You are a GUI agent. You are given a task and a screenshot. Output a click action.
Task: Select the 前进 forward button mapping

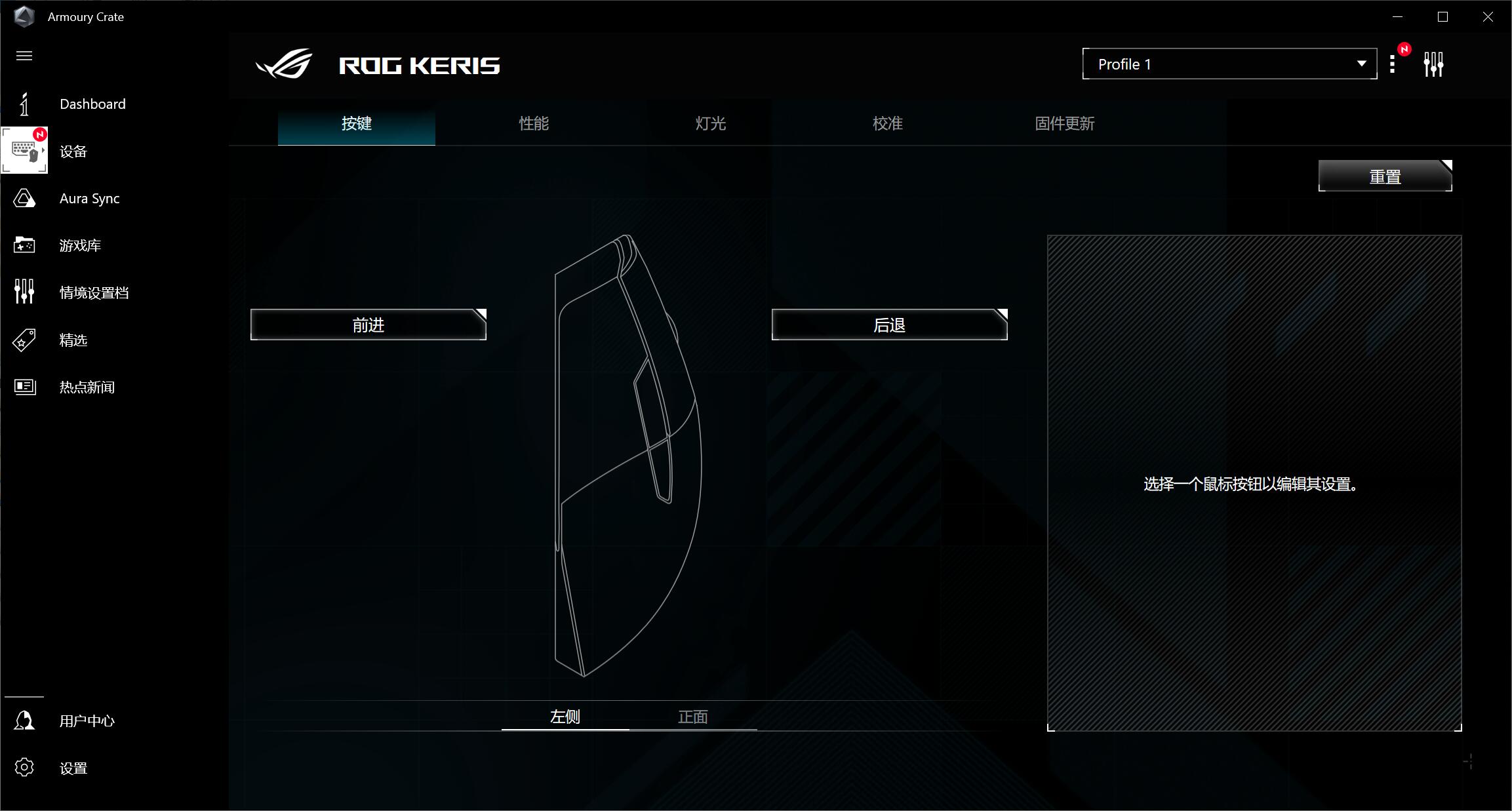368,325
